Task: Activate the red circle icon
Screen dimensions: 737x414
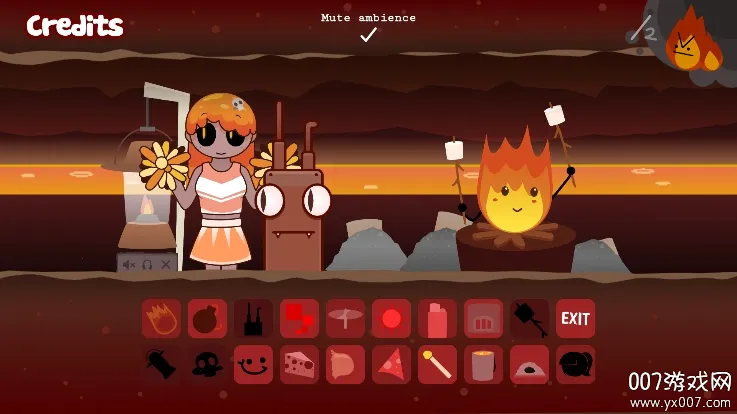Action: [x=391, y=319]
